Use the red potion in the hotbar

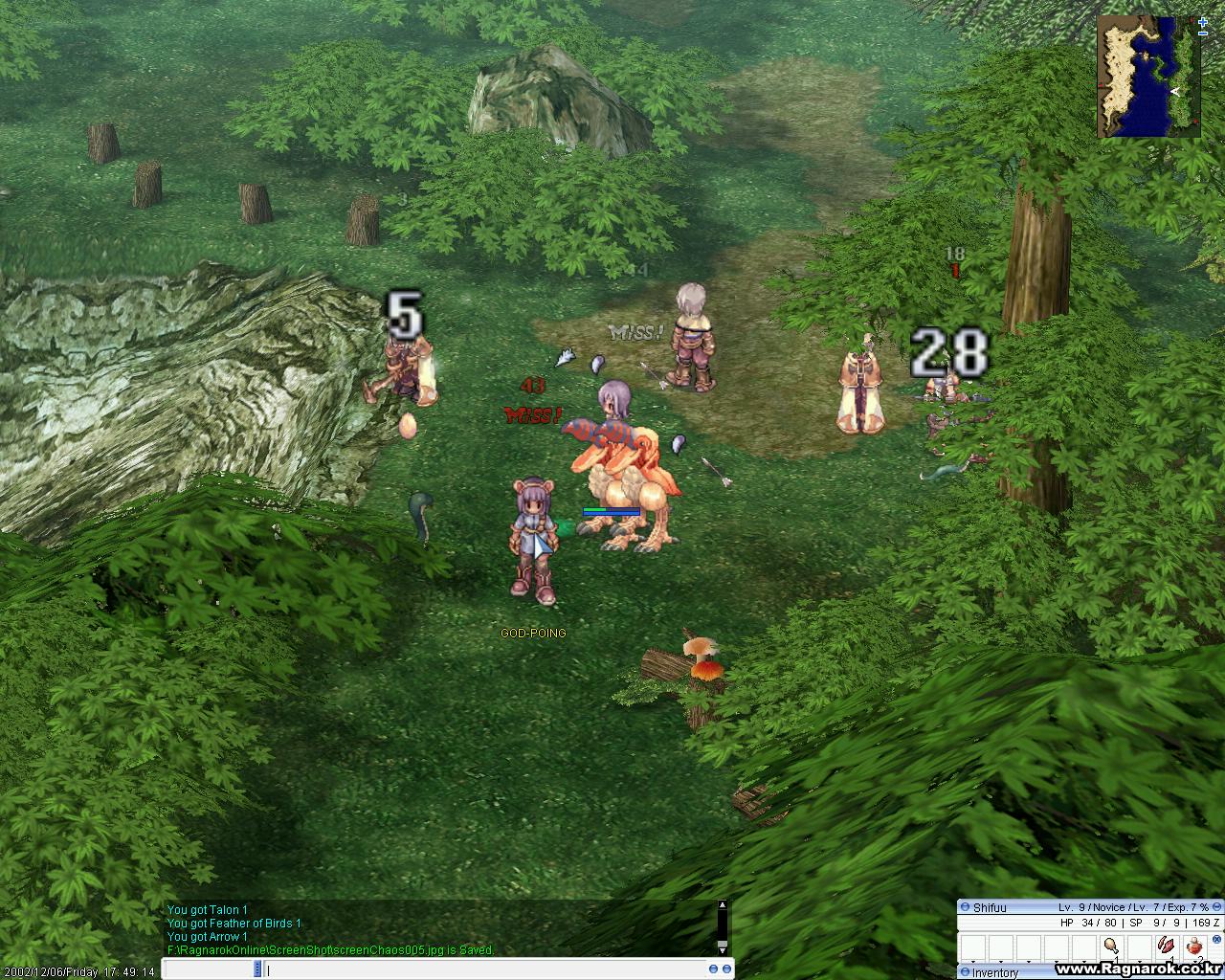click(x=1193, y=946)
